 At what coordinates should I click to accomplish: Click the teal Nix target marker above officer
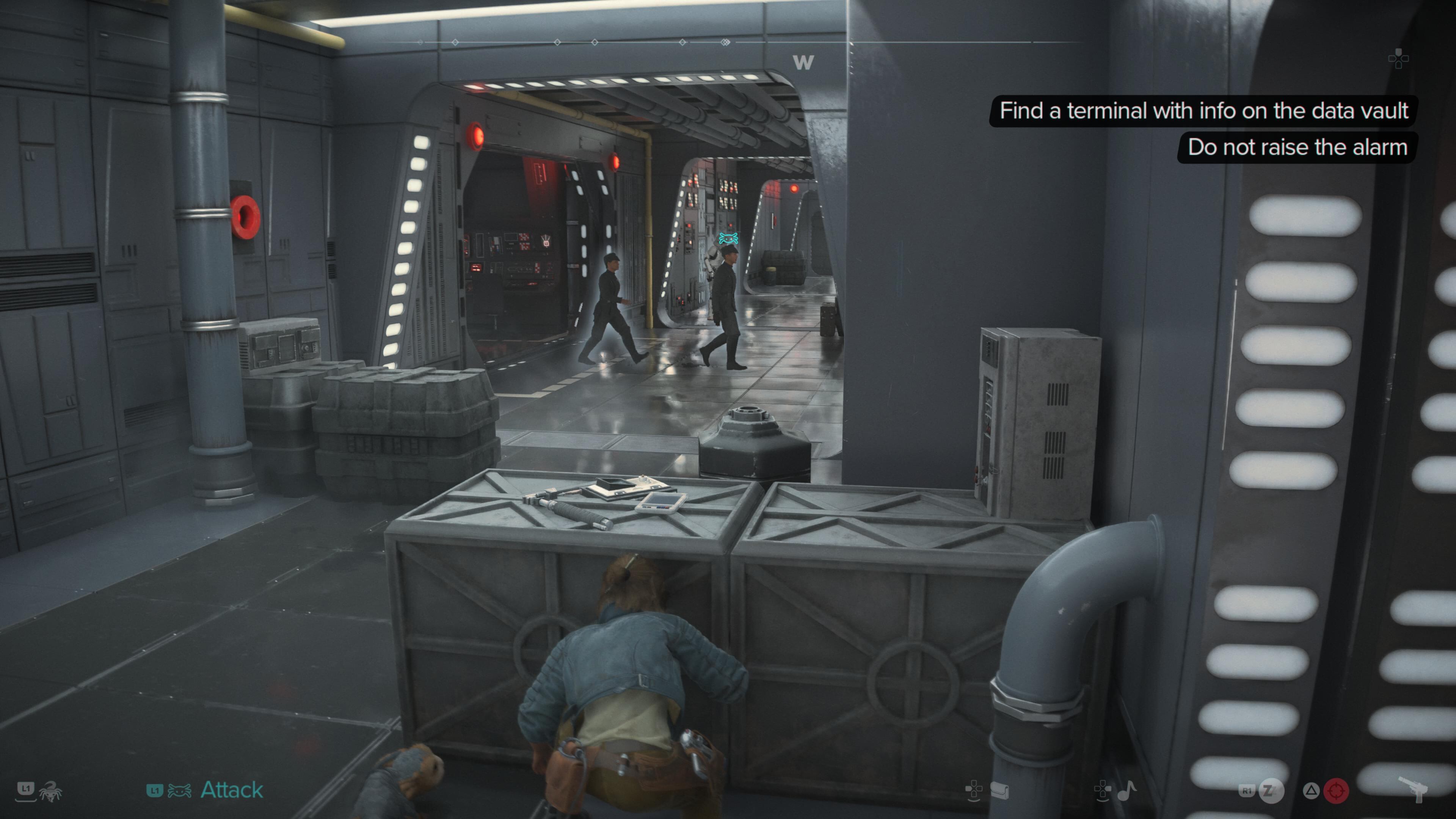pos(728,238)
